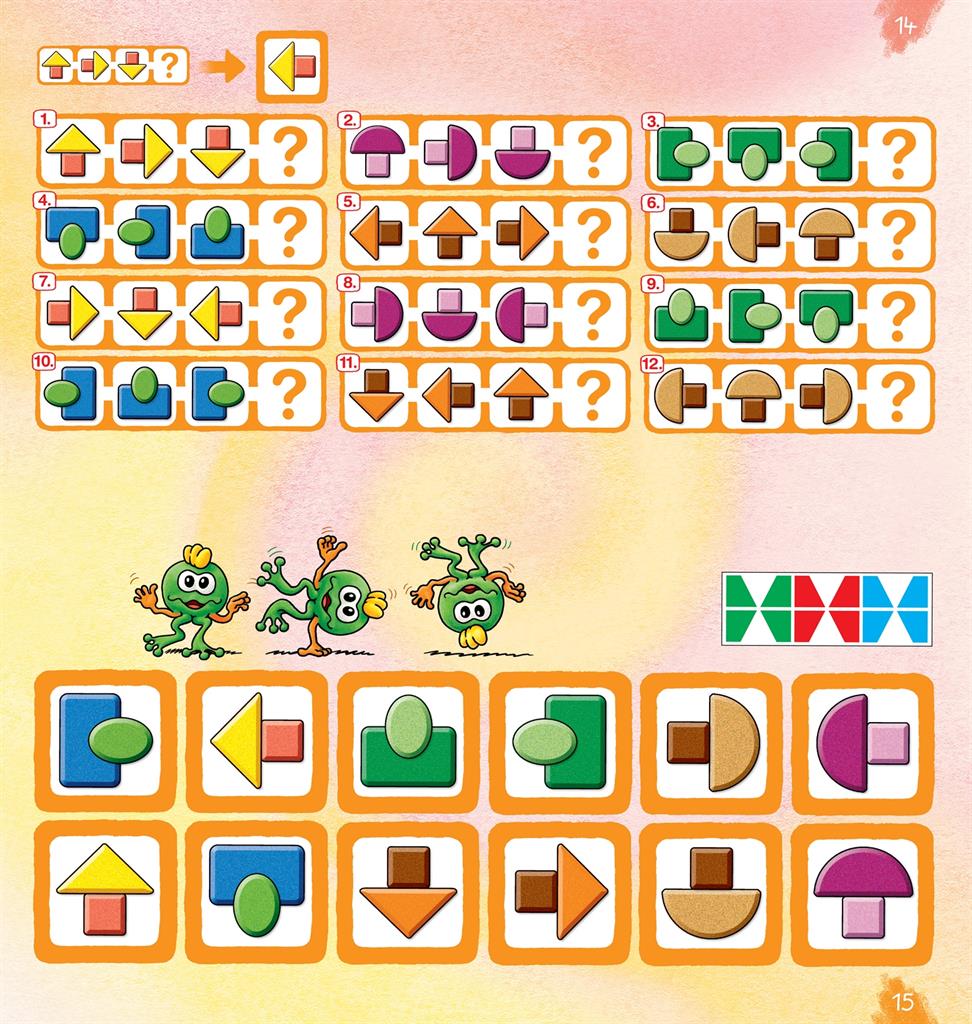
Task: Select the blue rectangle with right-side oval tile
Action: pos(105,741)
